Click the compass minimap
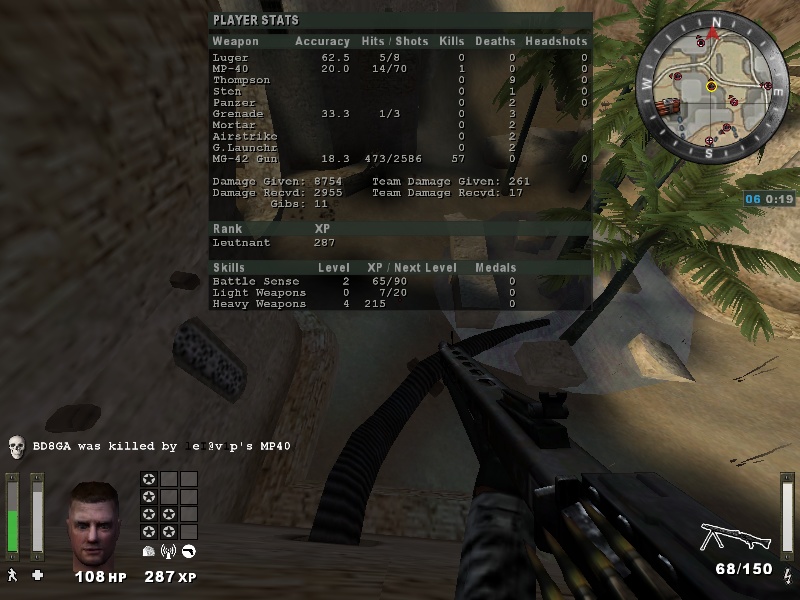Image resolution: width=800 pixels, height=600 pixels. point(712,86)
